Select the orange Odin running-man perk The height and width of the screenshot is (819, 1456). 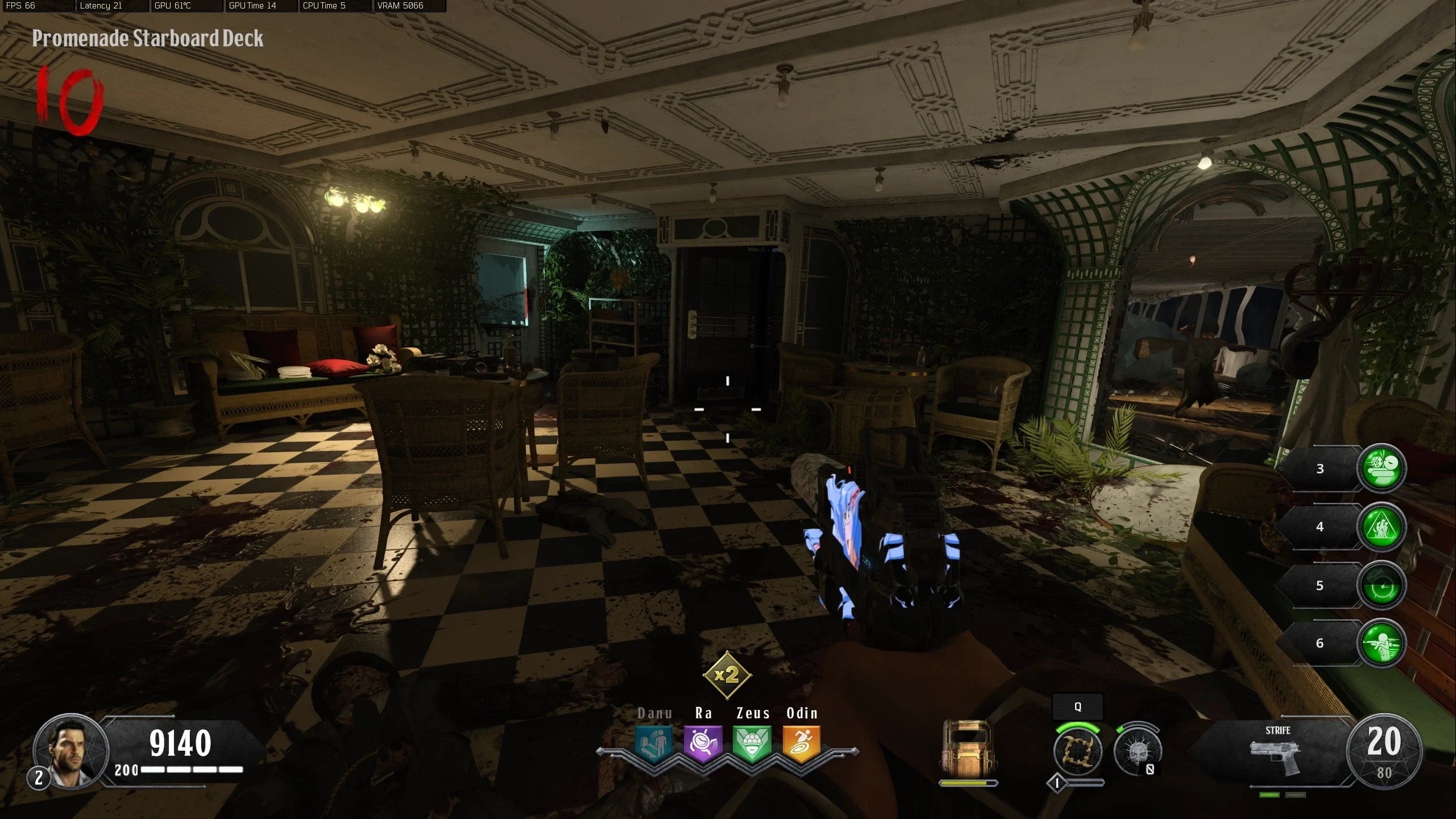802,743
